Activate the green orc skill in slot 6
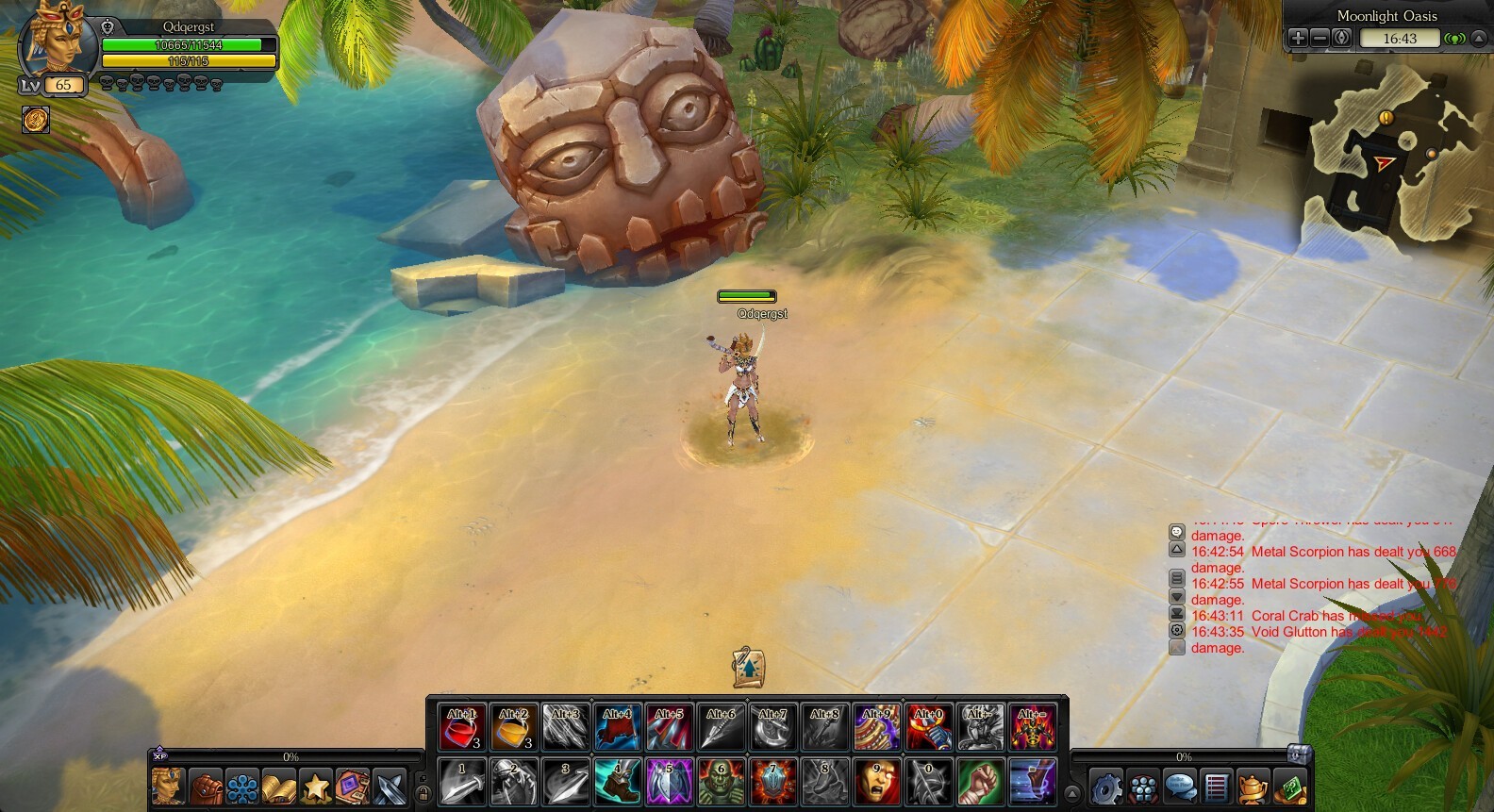This screenshot has height=812, width=1494. pyautogui.click(x=721, y=782)
